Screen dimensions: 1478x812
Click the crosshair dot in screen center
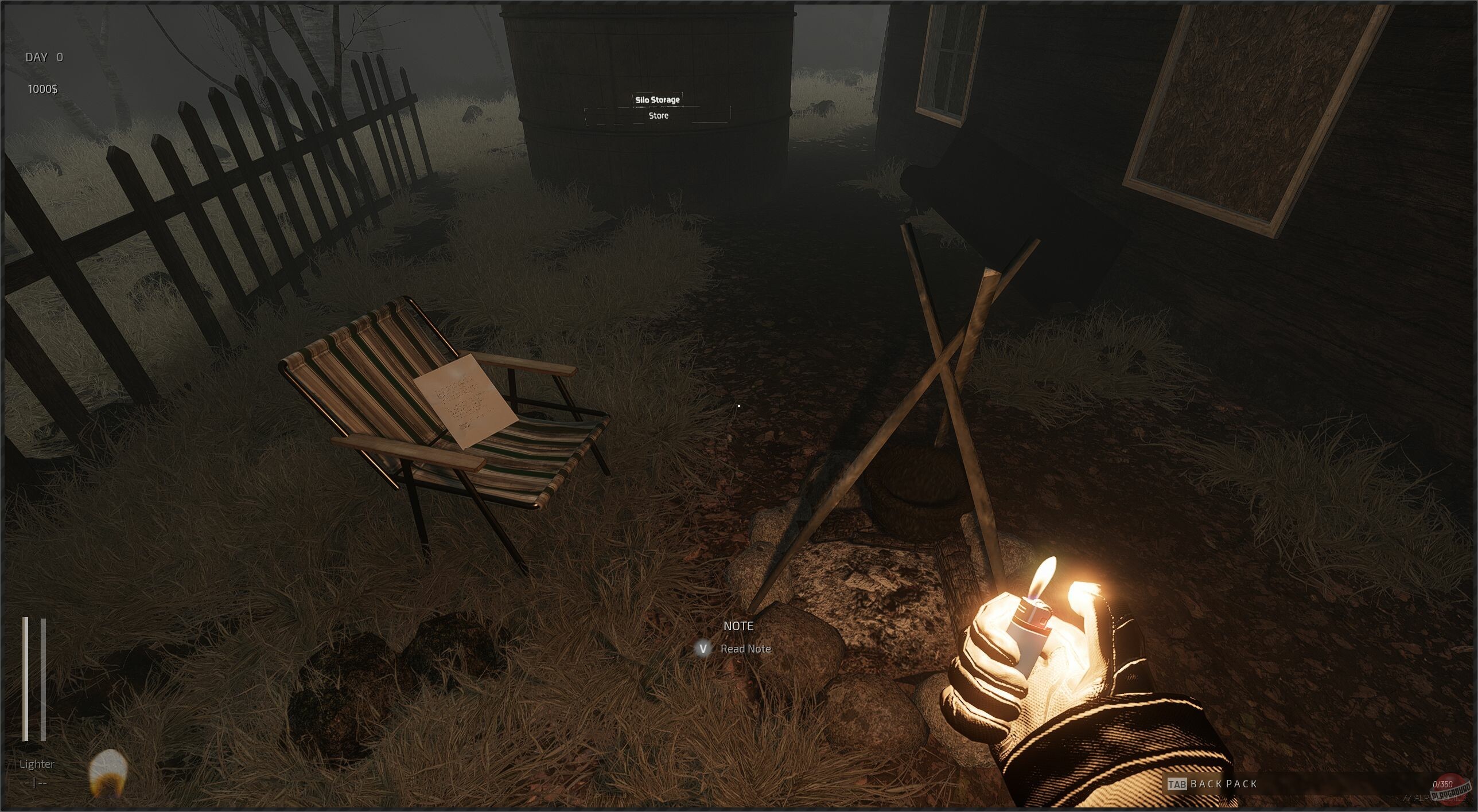739,405
